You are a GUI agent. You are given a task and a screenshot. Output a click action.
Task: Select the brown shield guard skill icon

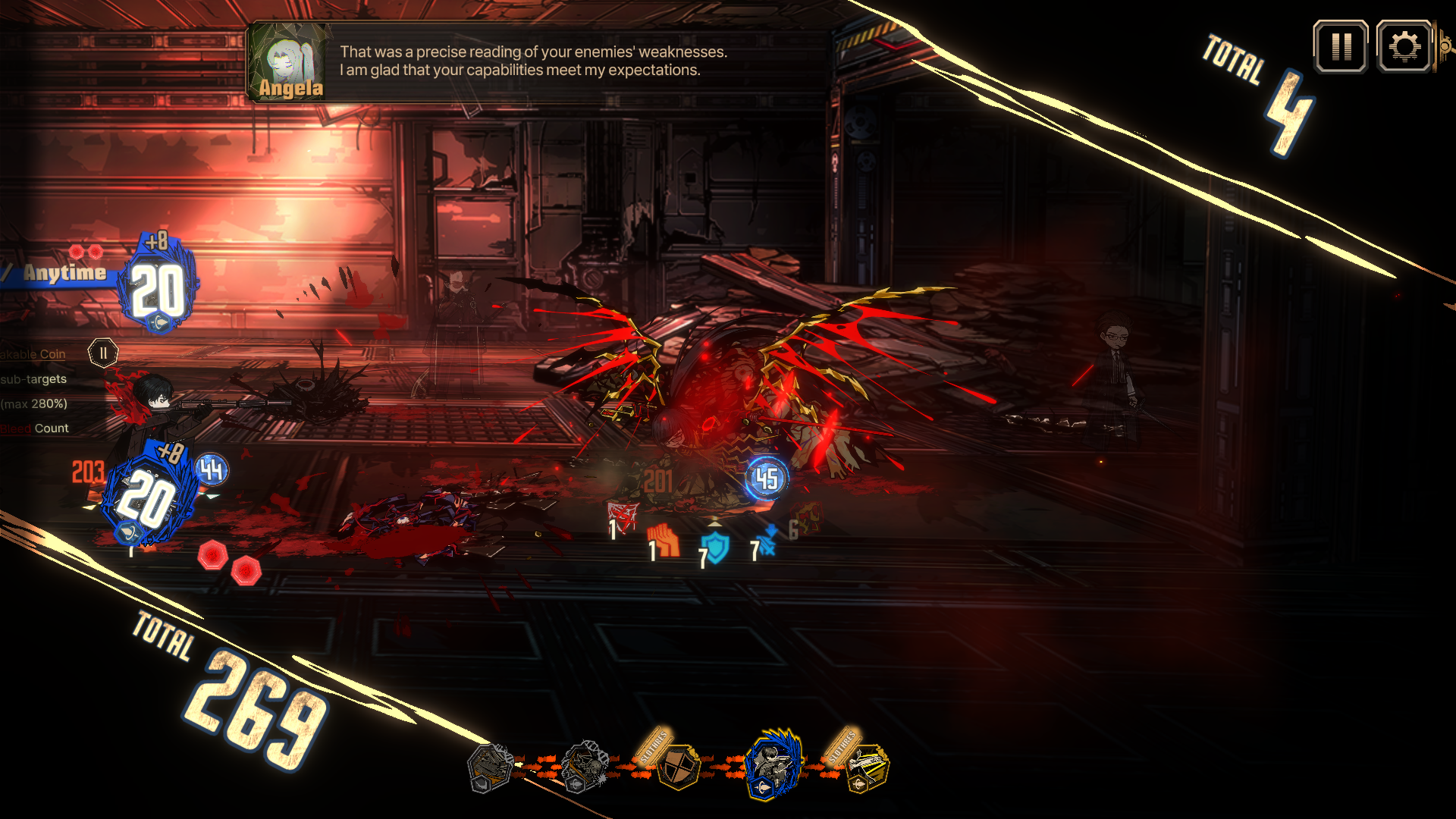pos(677,766)
